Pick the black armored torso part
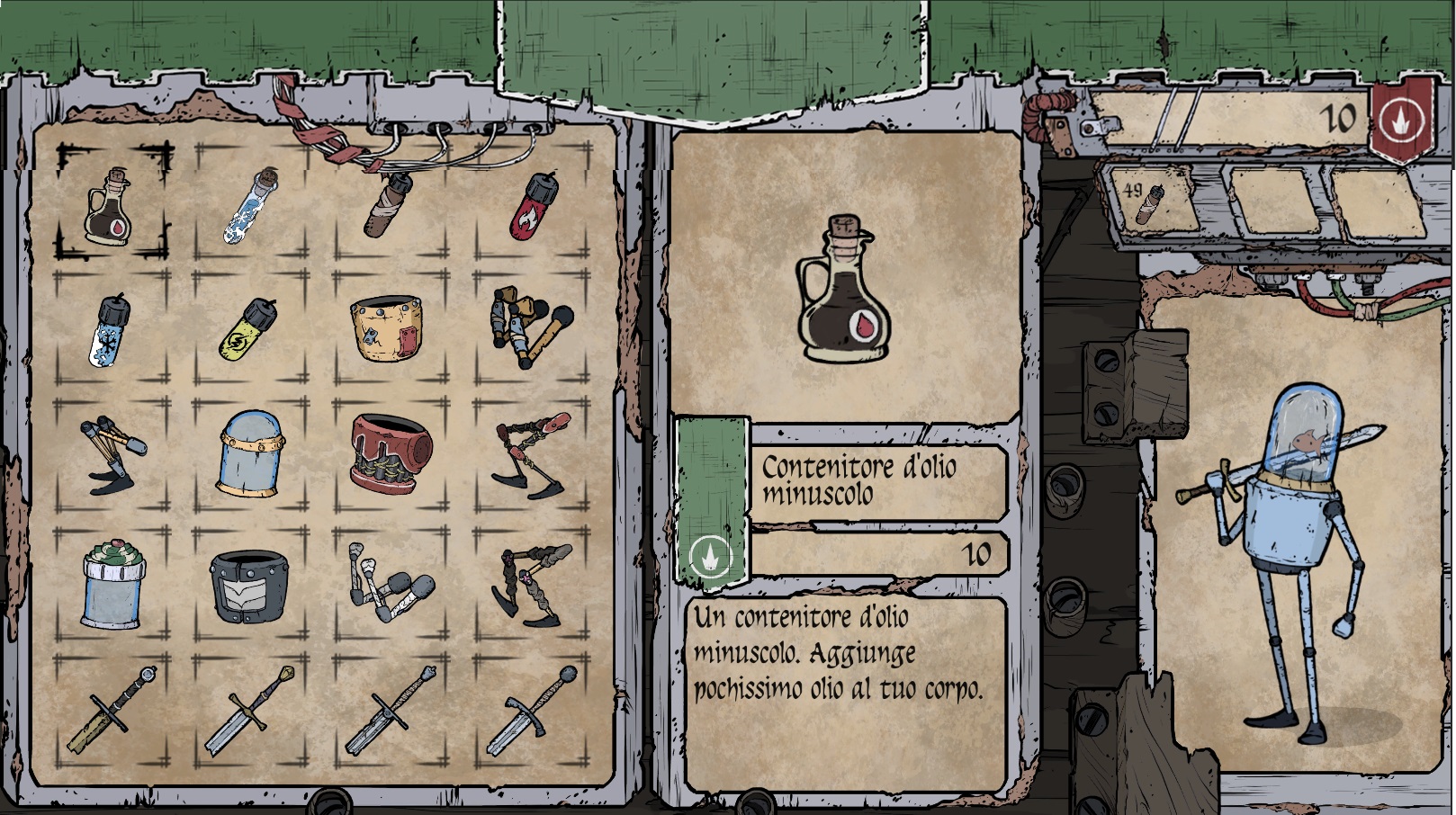 coord(249,585)
